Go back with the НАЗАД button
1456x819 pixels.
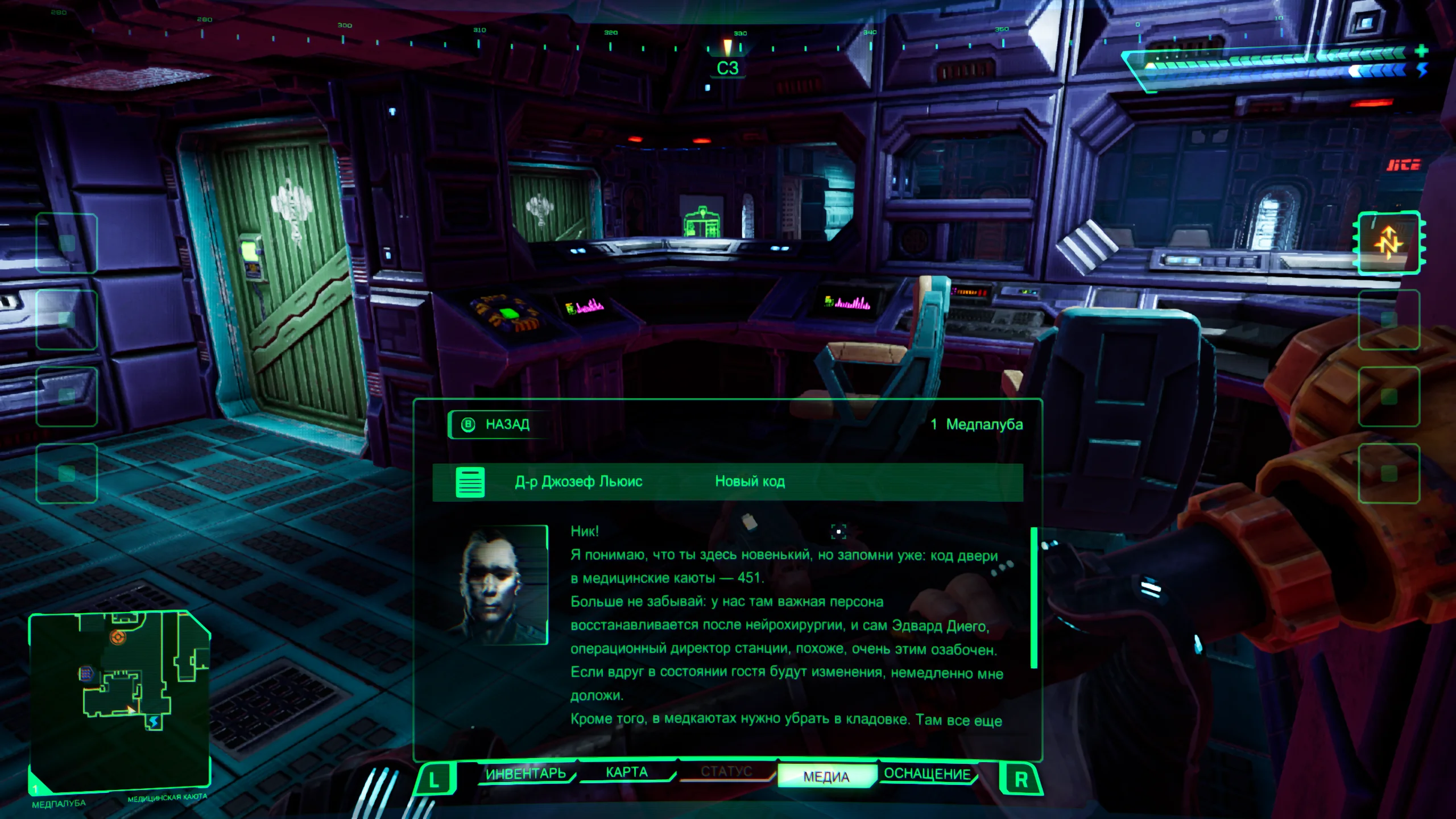click(x=499, y=424)
